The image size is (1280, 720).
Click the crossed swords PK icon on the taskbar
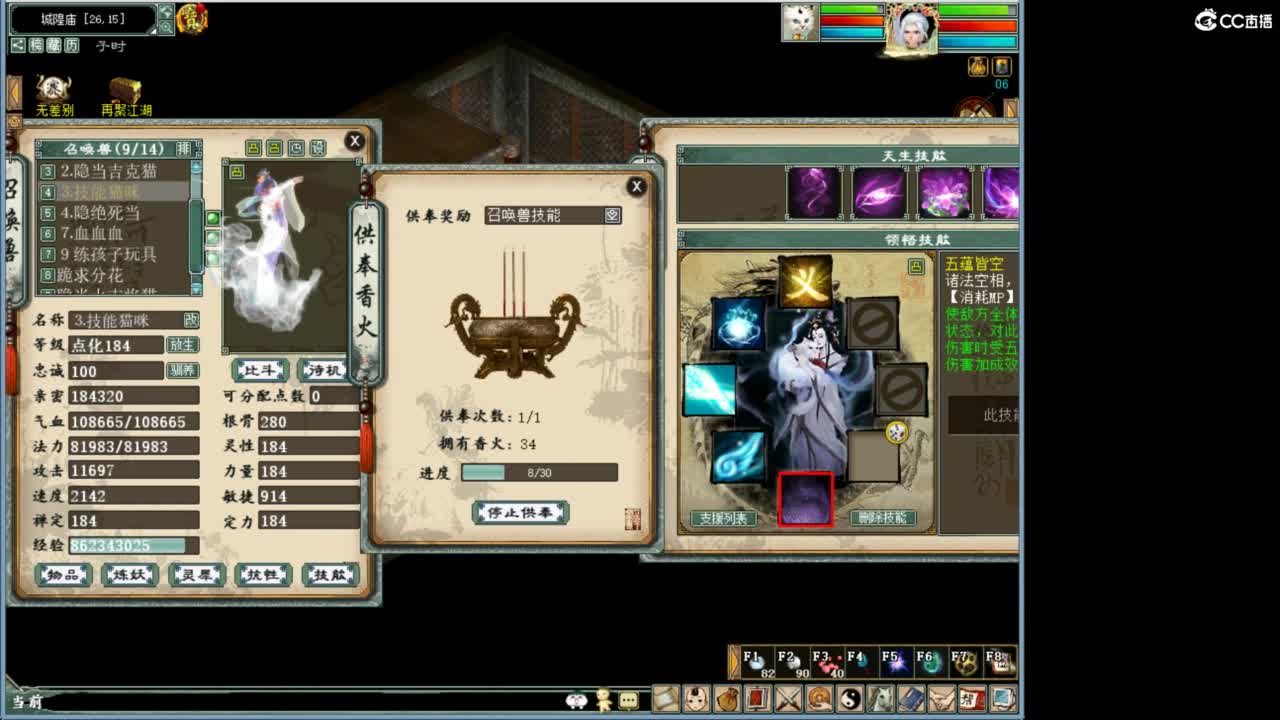click(x=787, y=699)
